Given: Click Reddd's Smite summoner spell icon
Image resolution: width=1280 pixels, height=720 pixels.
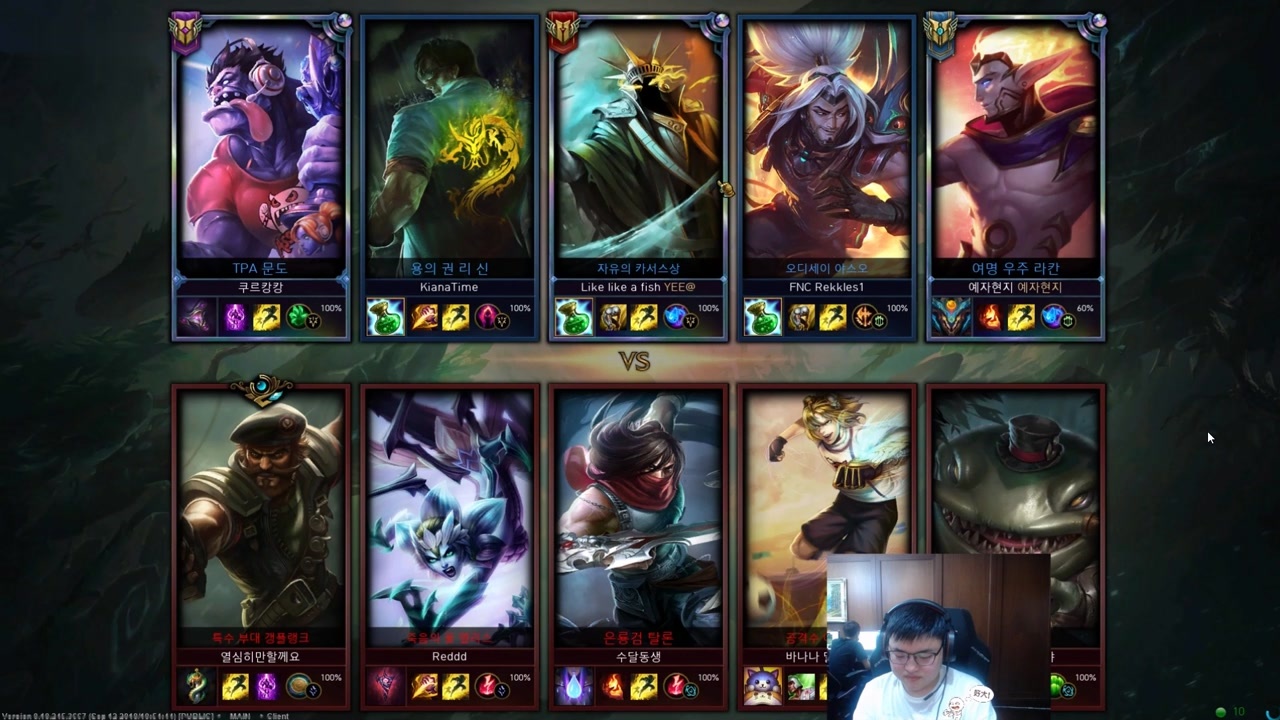Looking at the screenshot, I should point(425,687).
